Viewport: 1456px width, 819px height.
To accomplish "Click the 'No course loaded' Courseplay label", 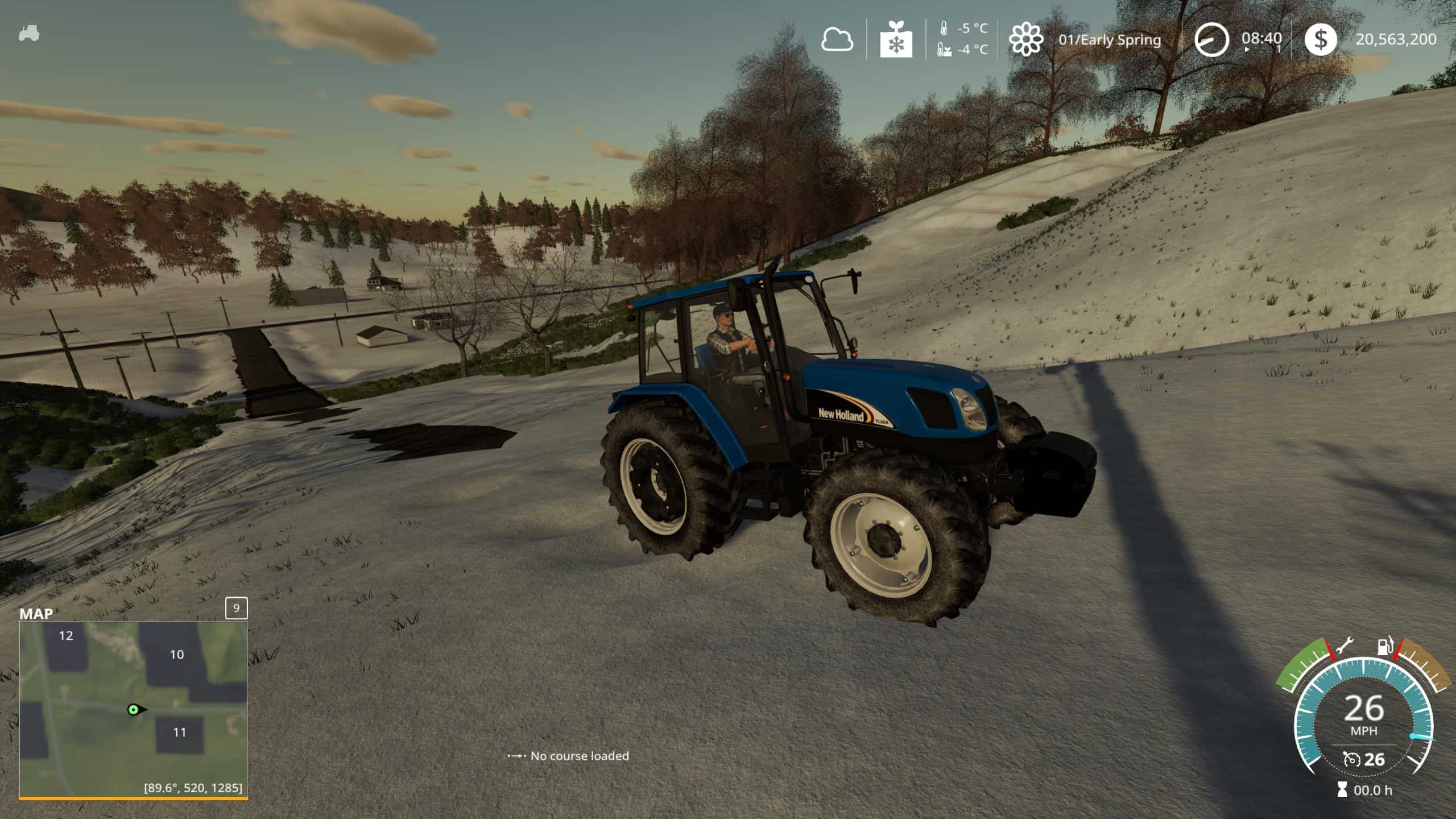I will (x=579, y=756).
